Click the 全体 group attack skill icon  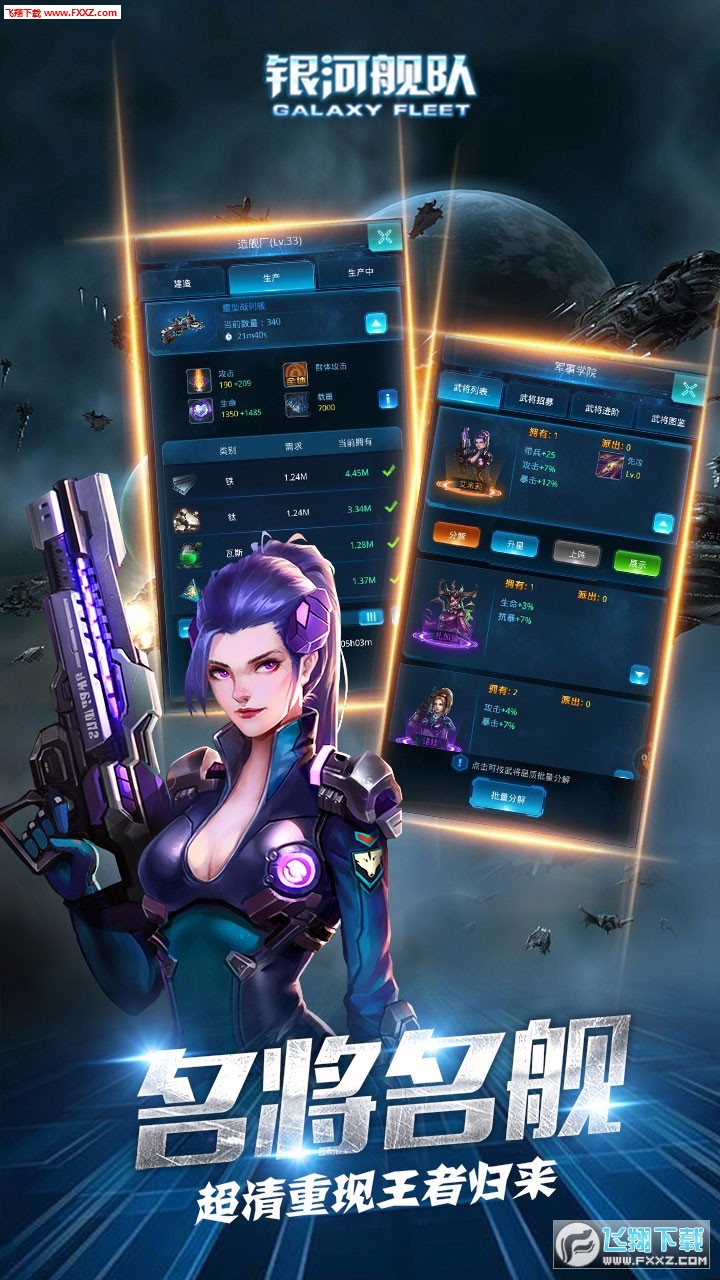[x=295, y=375]
